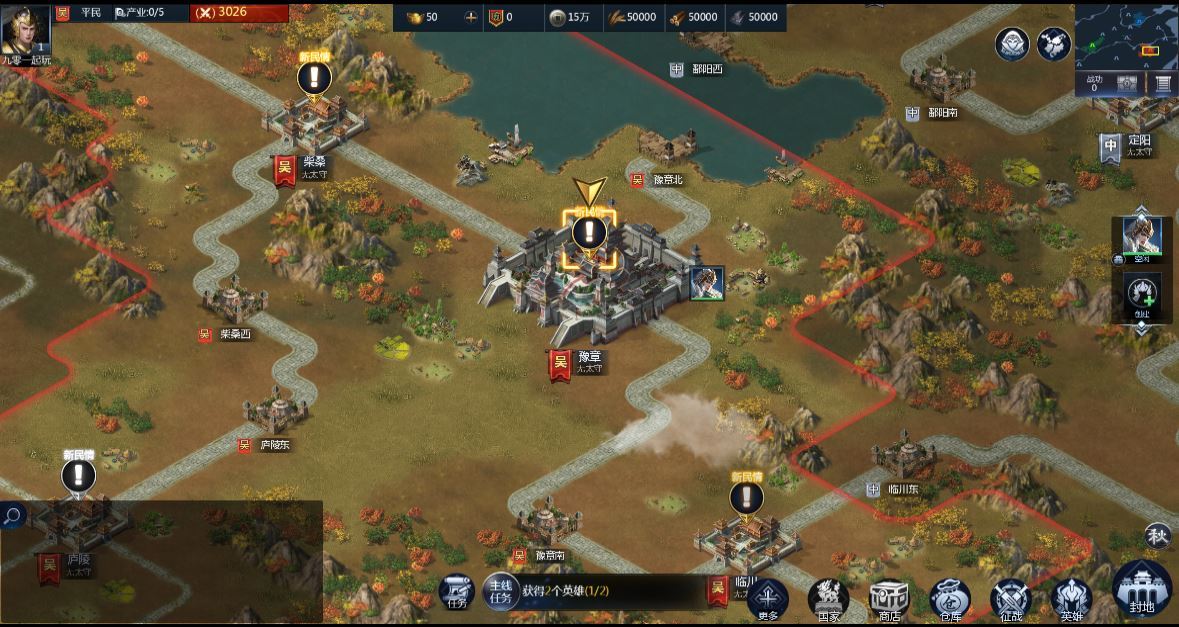Open the list icon below the minimap
Viewport: 1179px width, 627px height.
coord(1163,84)
